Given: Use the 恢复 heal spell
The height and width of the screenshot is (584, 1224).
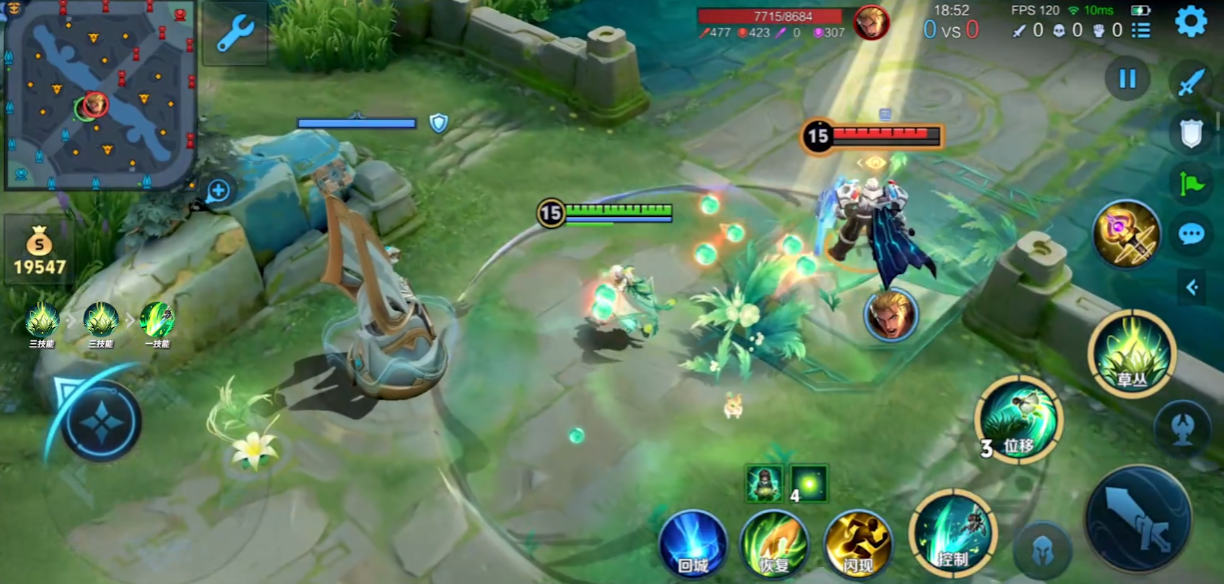Looking at the screenshot, I should tap(774, 544).
